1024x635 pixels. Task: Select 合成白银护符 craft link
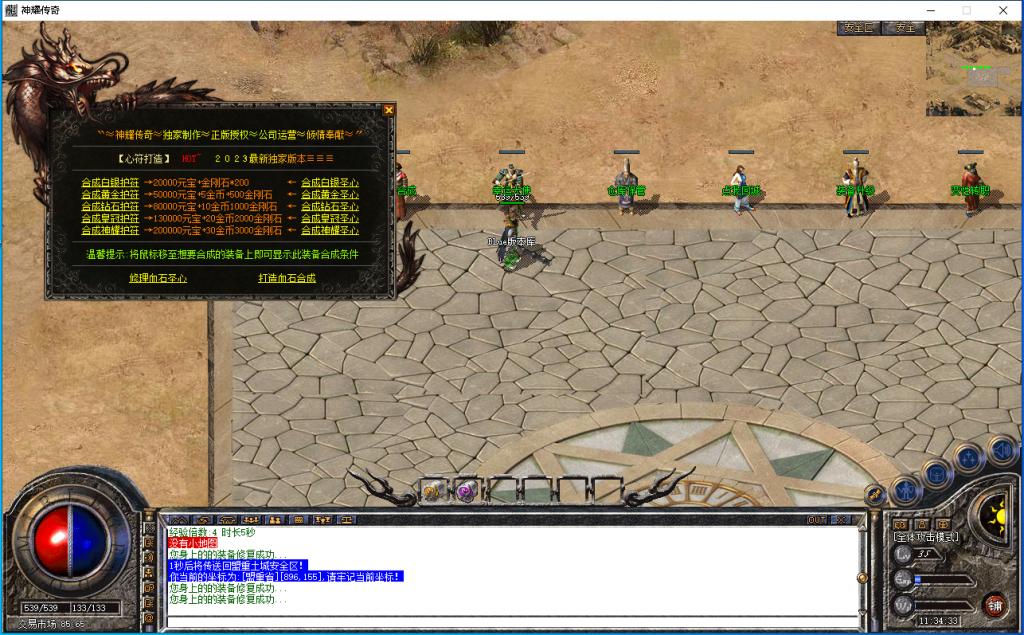pos(110,182)
